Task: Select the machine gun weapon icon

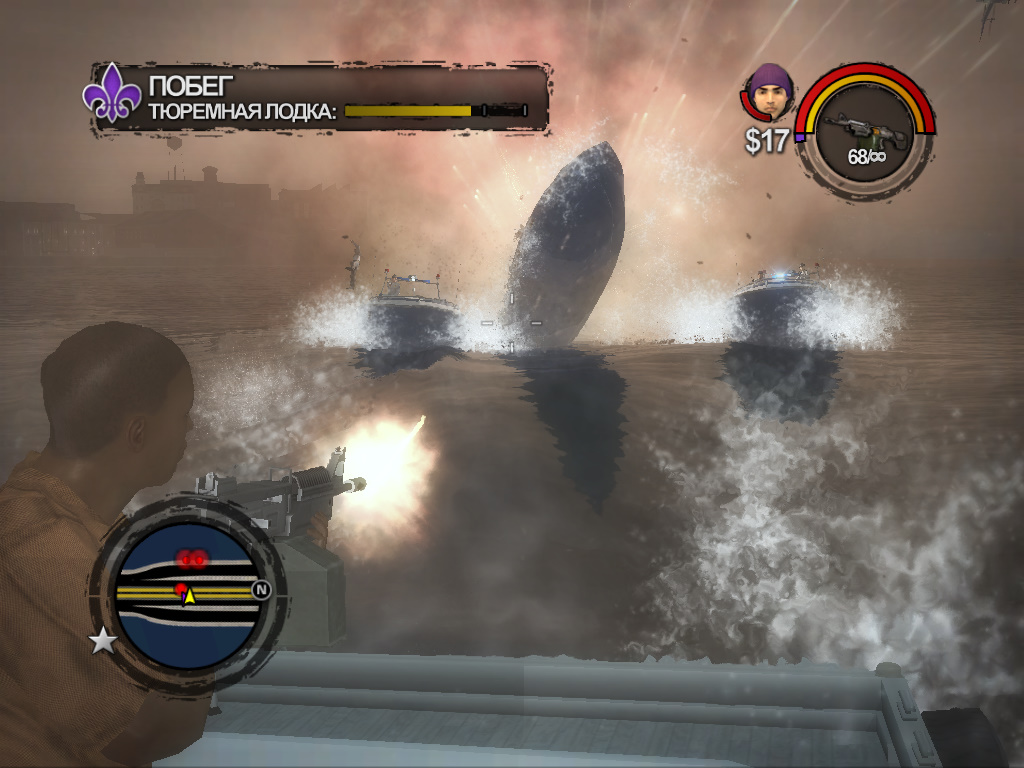Action: pyautogui.click(x=864, y=127)
